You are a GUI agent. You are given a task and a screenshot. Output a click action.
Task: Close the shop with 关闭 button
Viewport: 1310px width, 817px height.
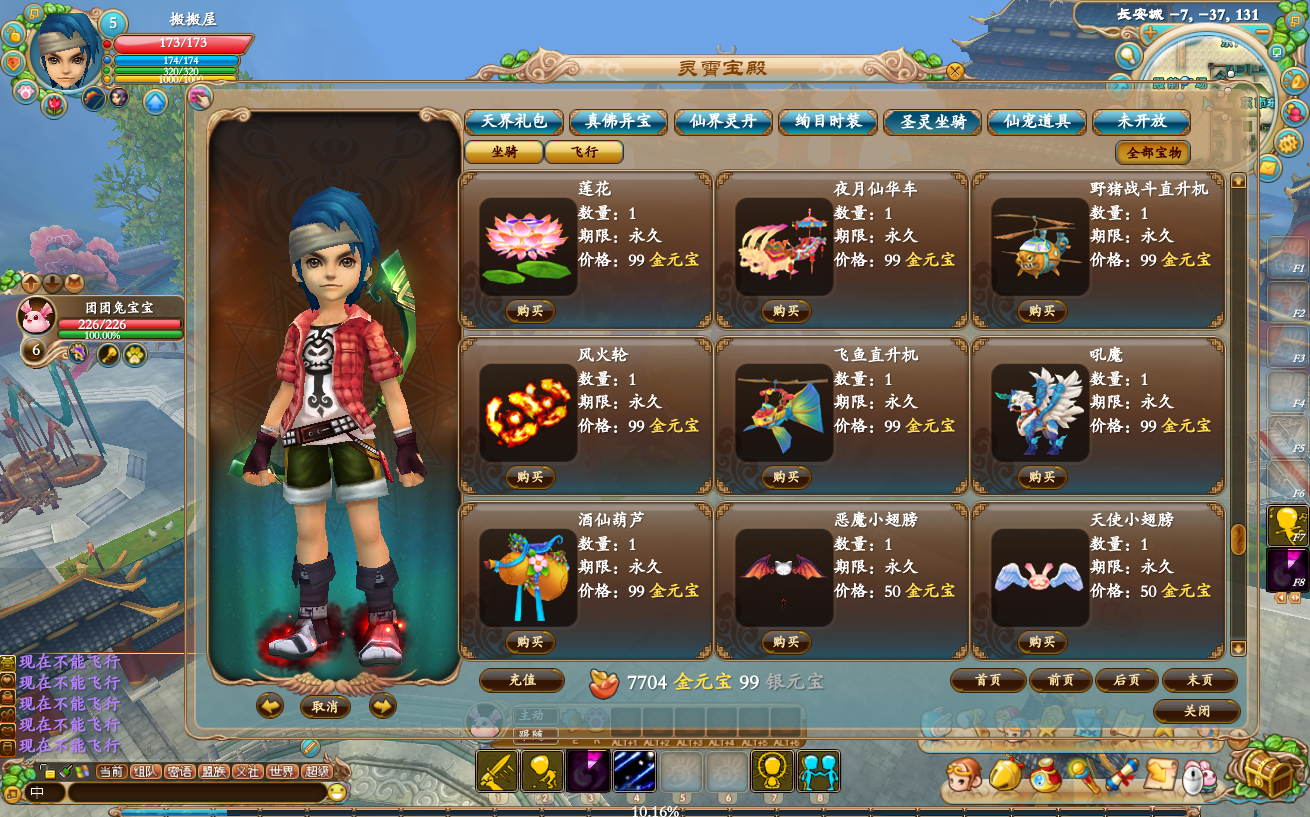[x=1196, y=711]
